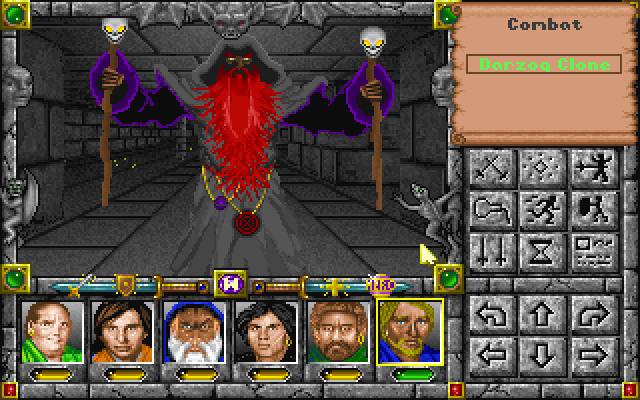The image size is (640, 400).
Task: Move forward with the up arrow
Action: [539, 314]
